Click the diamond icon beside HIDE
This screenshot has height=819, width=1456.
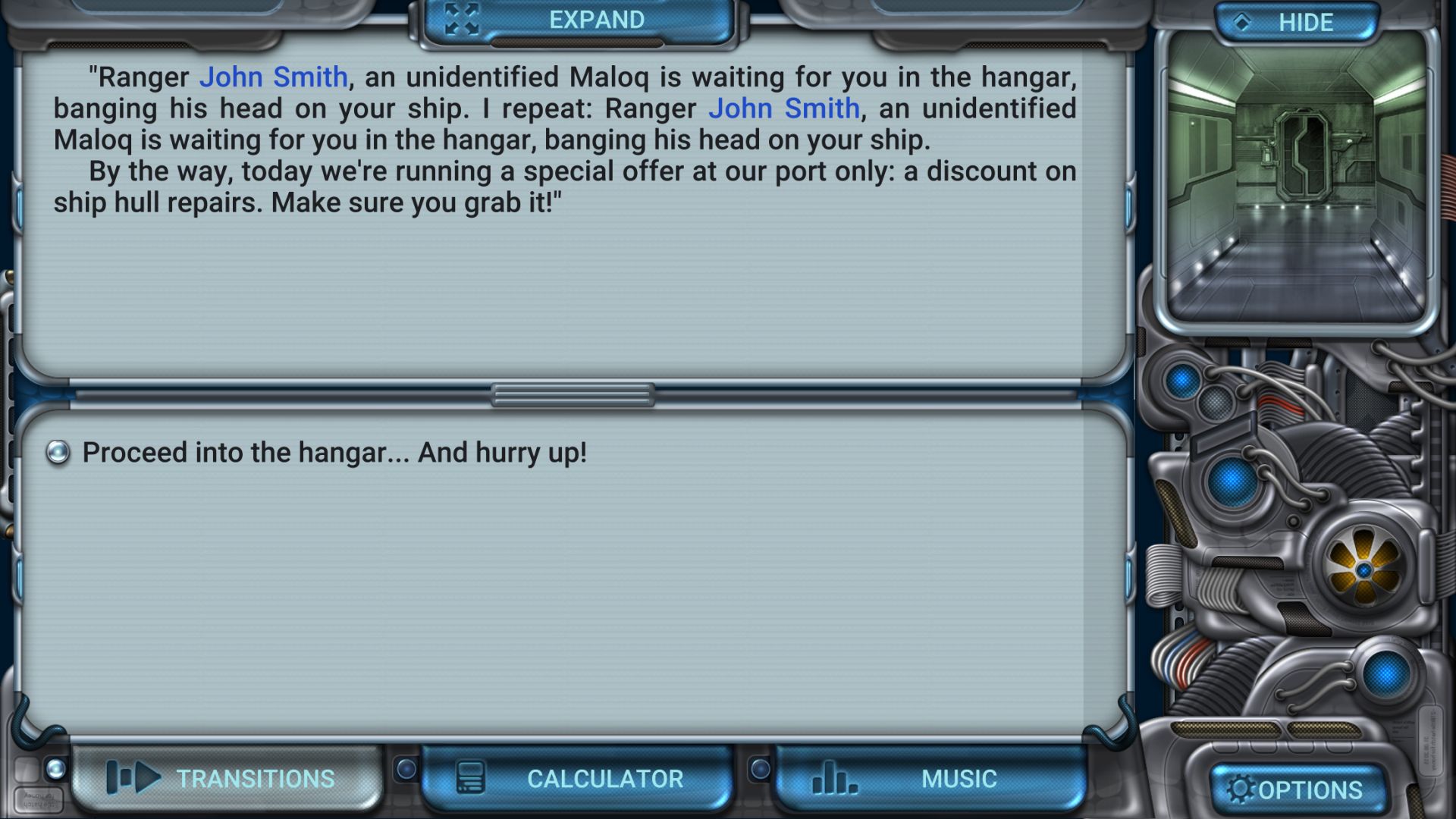(x=1241, y=22)
